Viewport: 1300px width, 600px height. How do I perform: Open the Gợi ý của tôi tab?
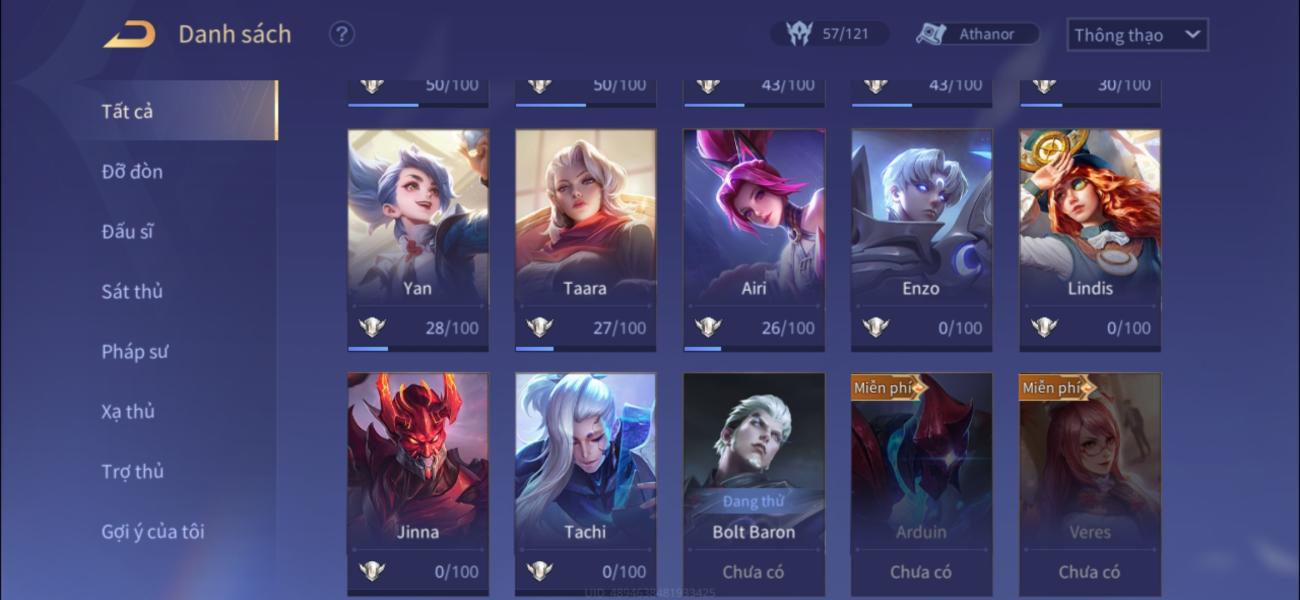click(x=153, y=531)
